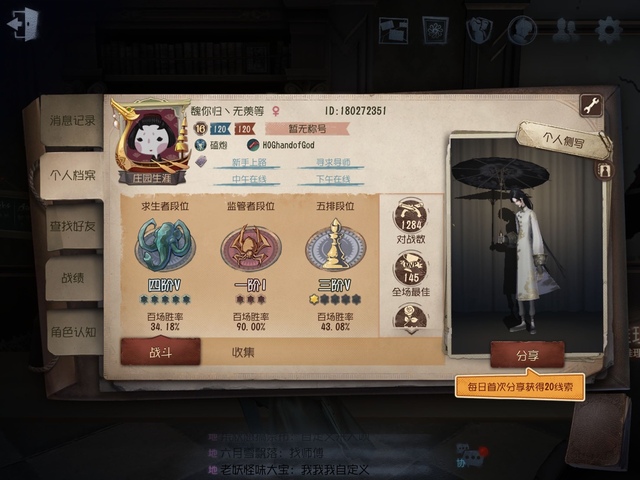Open the 查找好友 tab
This screenshot has width=640, height=480.
[72, 226]
